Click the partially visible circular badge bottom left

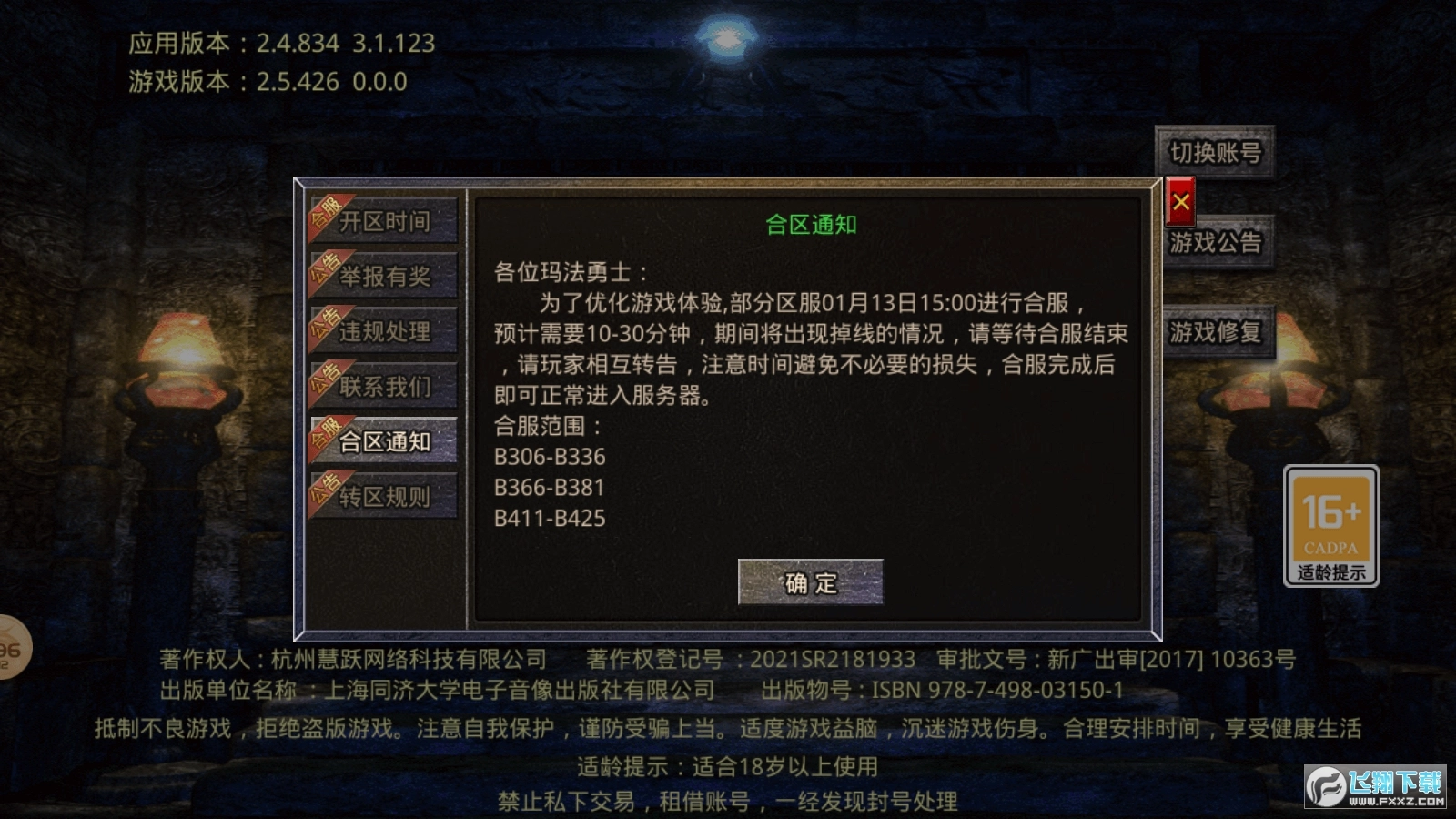coord(9,648)
